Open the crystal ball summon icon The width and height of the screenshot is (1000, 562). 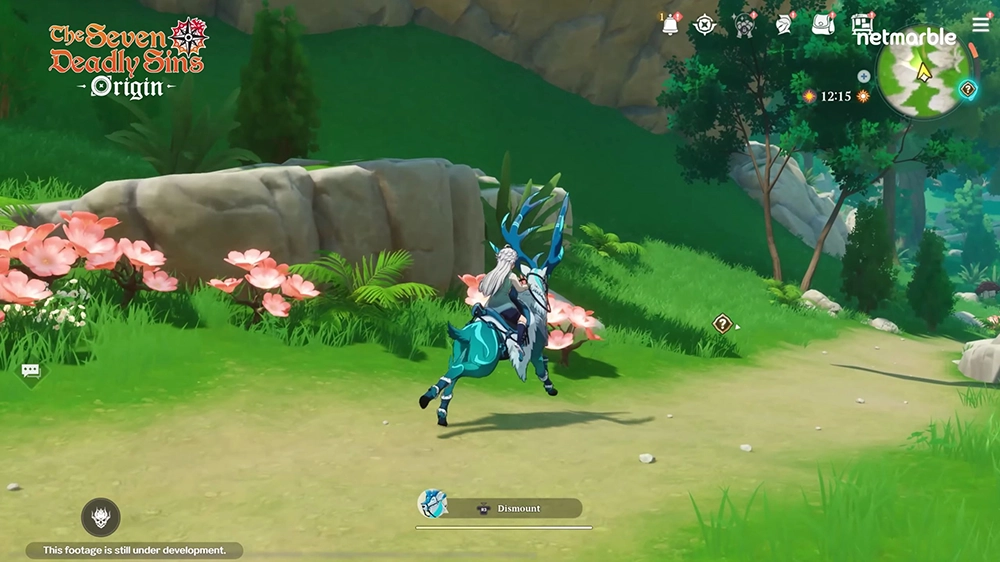(745, 25)
